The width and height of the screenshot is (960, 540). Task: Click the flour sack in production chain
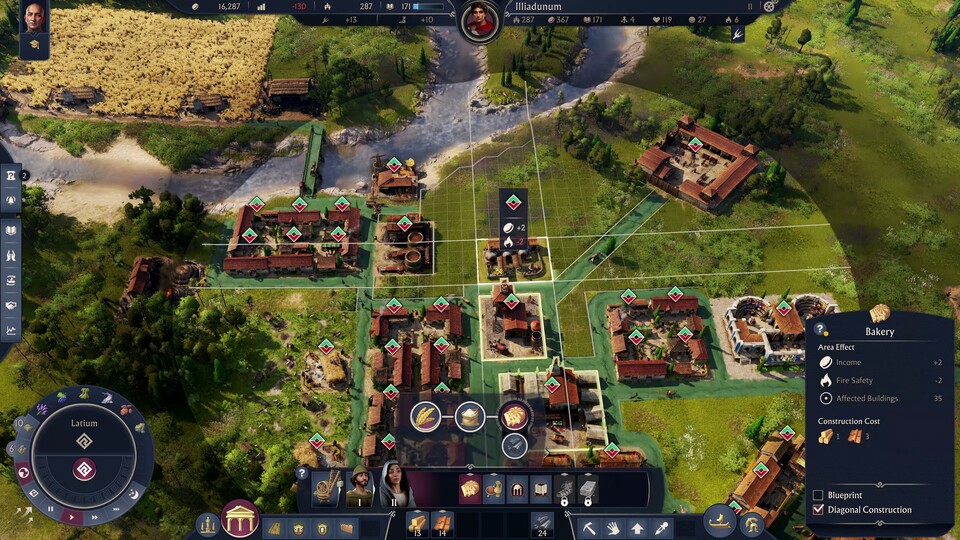click(x=470, y=416)
